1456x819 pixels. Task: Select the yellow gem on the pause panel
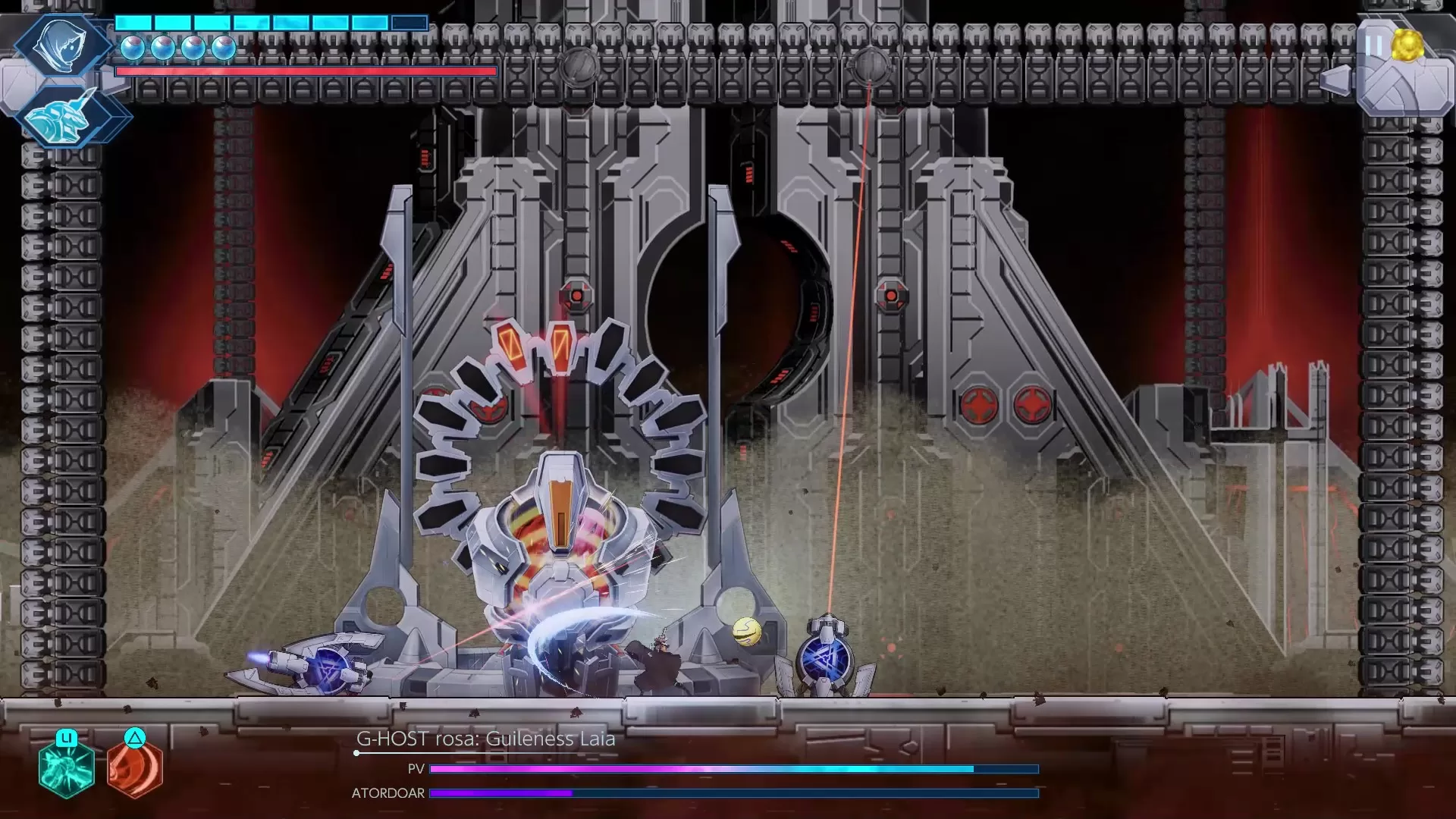[x=1408, y=44]
